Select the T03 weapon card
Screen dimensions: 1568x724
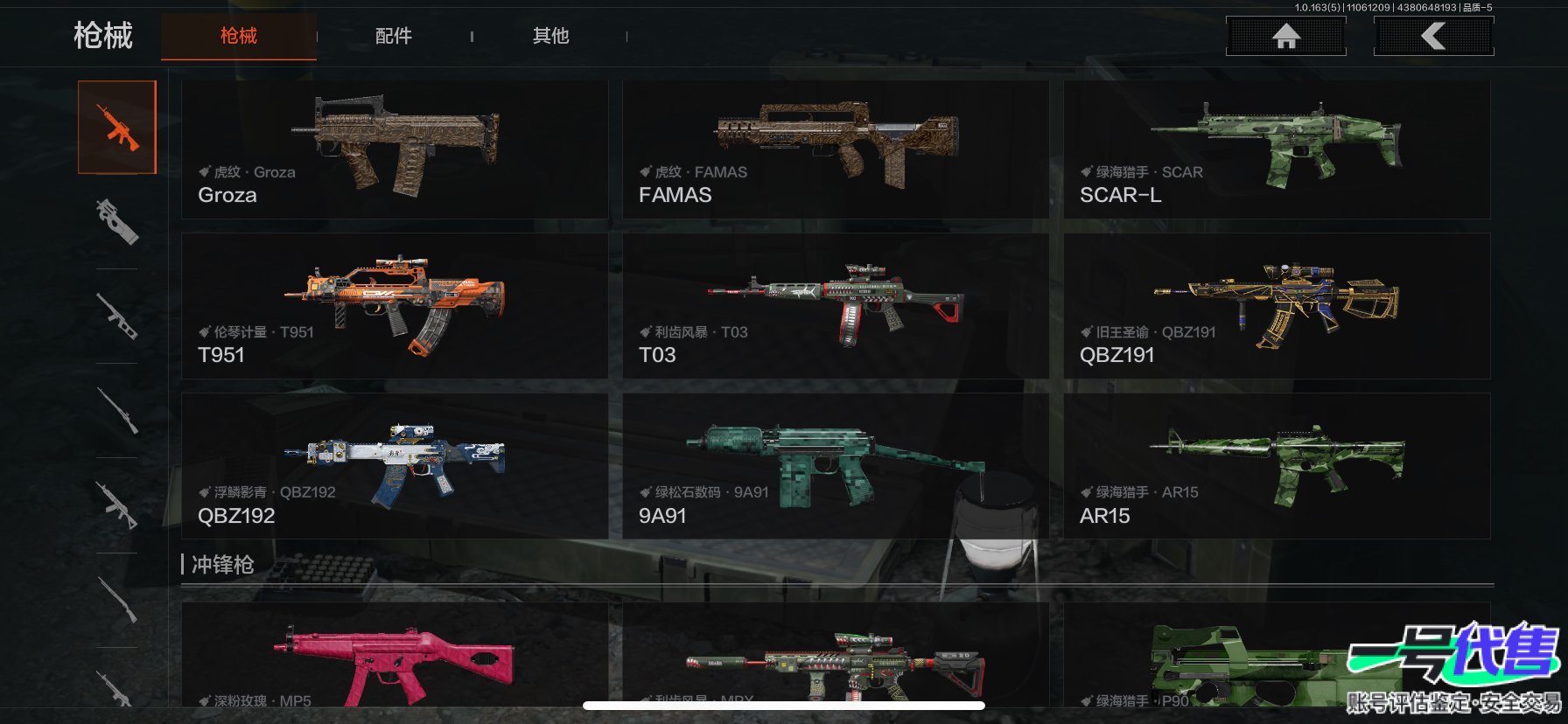click(835, 306)
